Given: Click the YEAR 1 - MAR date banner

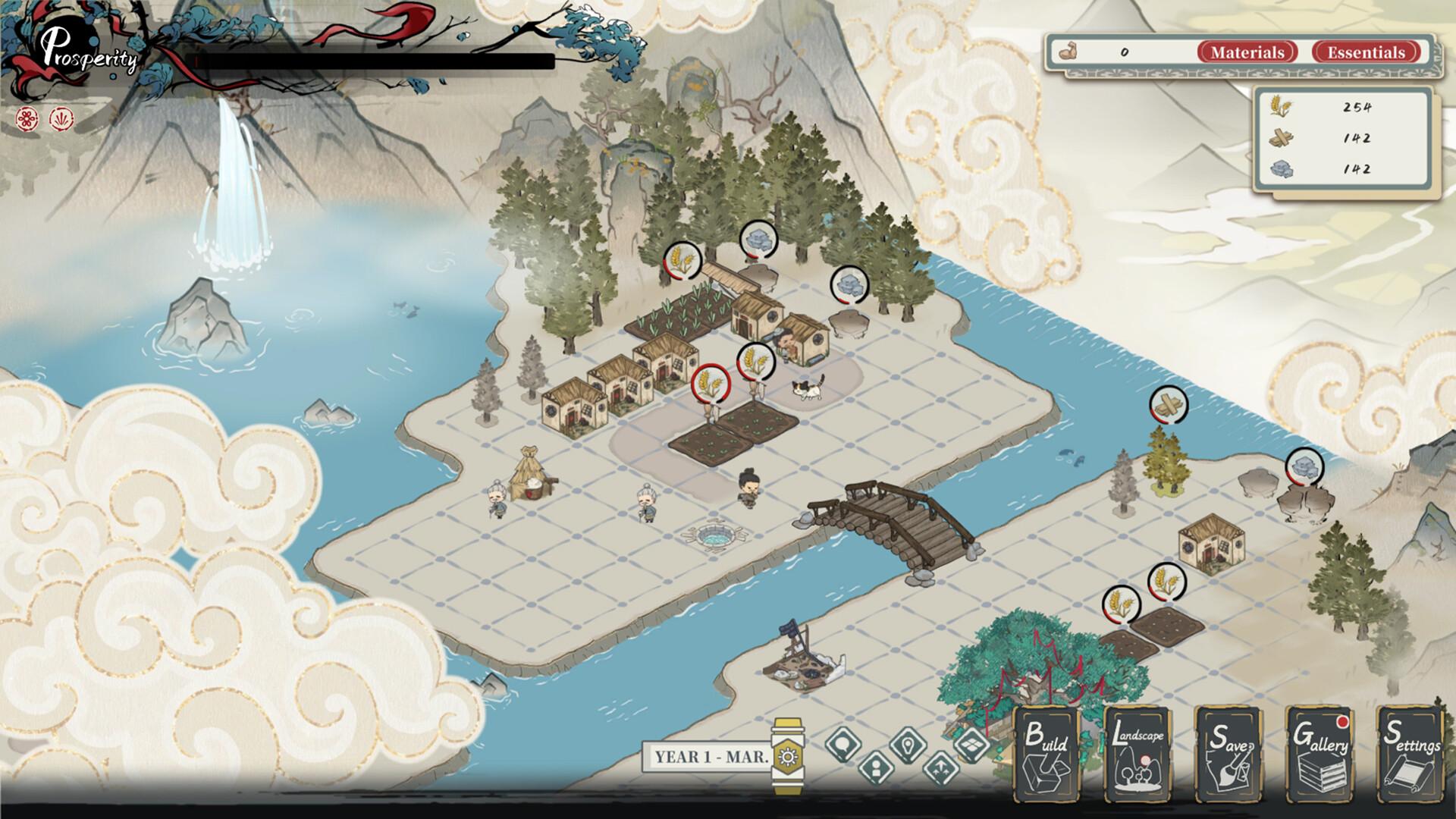Looking at the screenshot, I should point(709,755).
